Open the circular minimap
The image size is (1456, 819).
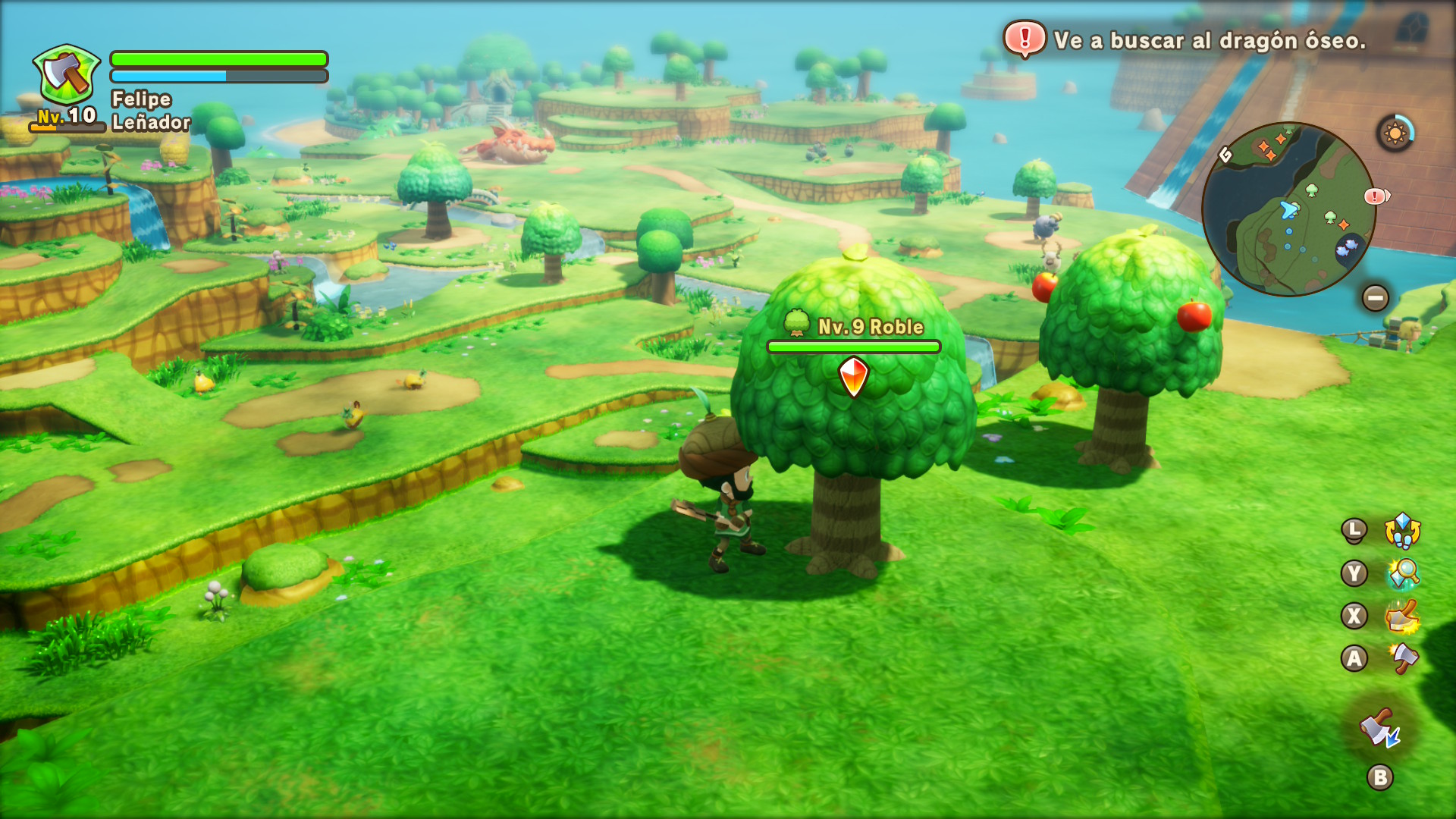pyautogui.click(x=1288, y=209)
